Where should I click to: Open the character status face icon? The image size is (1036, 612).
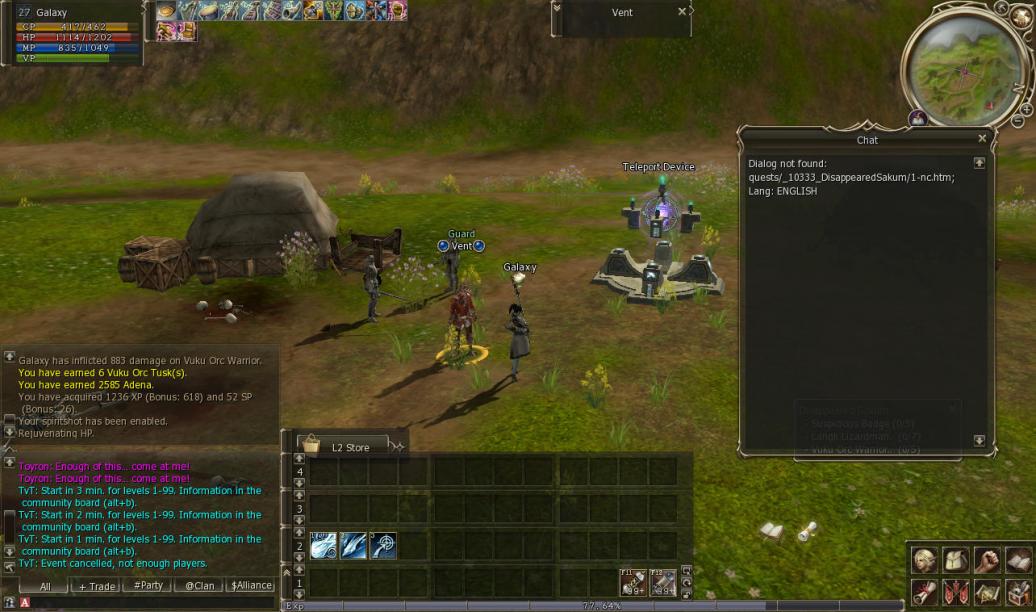925,561
